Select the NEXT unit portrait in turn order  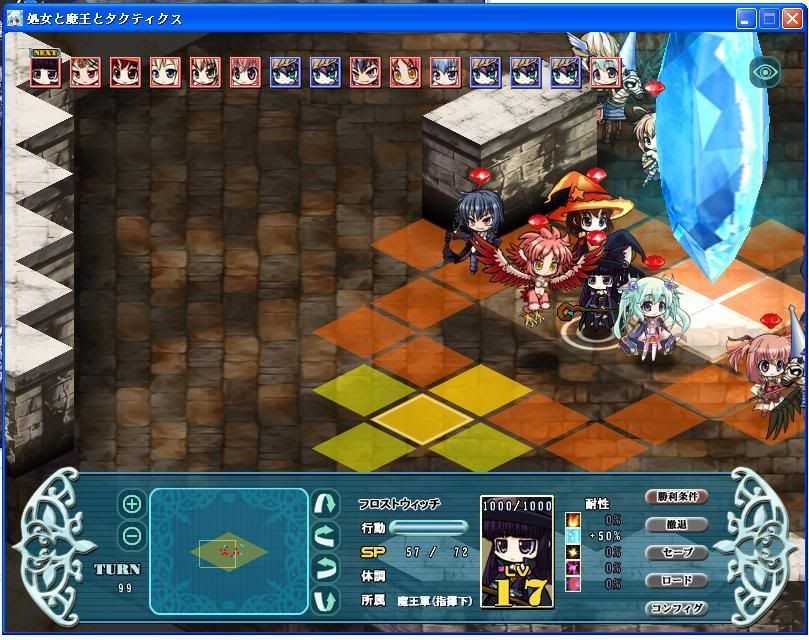click(x=45, y=72)
